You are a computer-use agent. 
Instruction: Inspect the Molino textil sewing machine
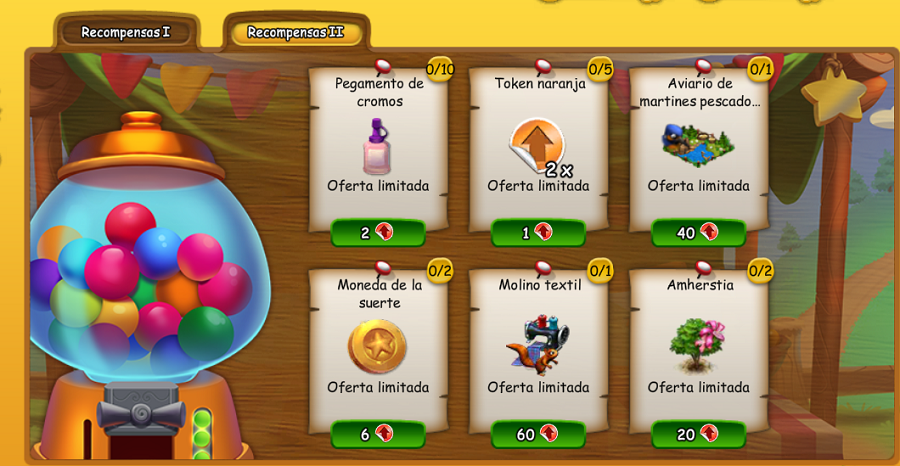click(x=538, y=345)
